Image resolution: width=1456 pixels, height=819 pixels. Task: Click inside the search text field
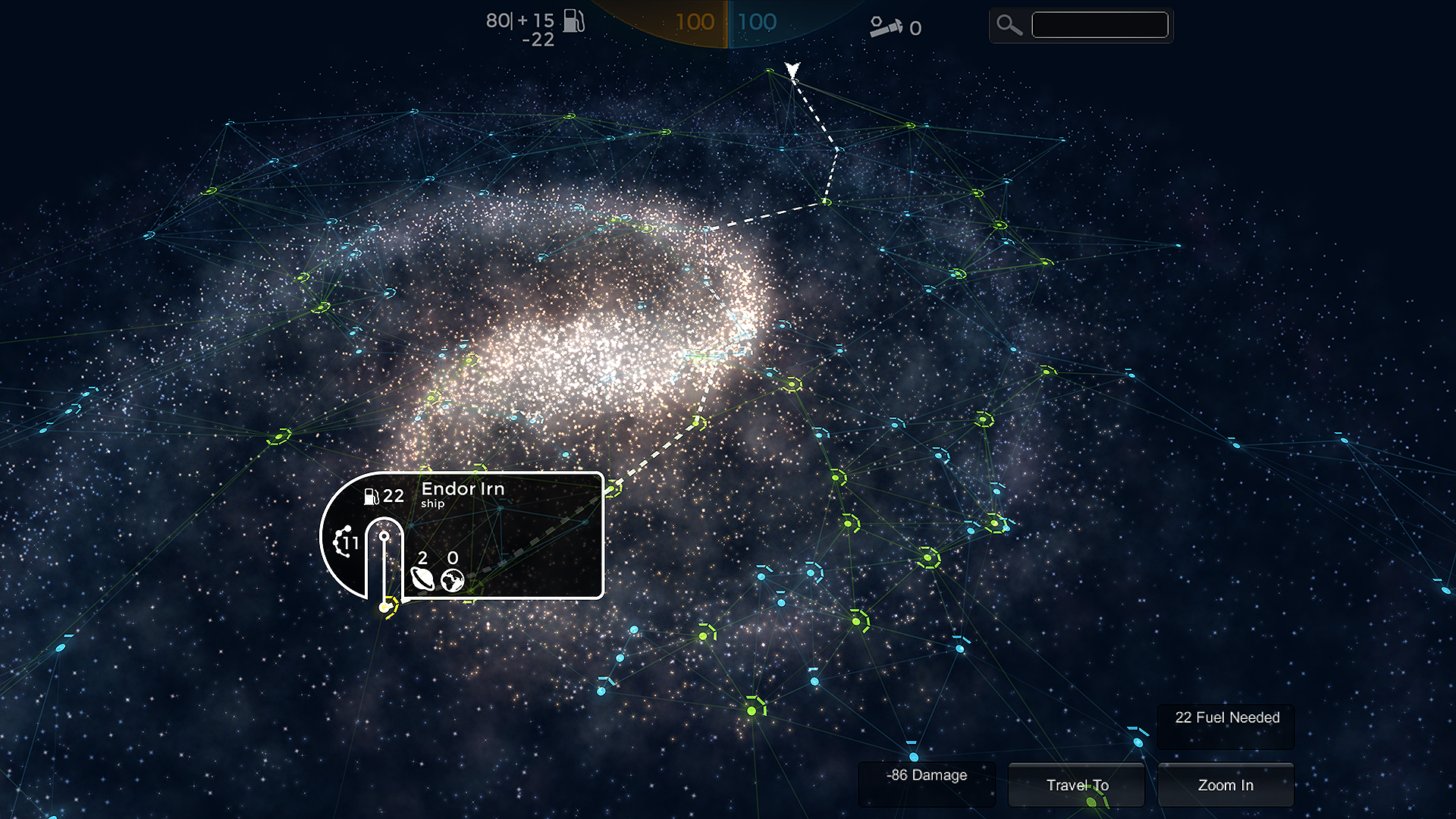(1099, 24)
